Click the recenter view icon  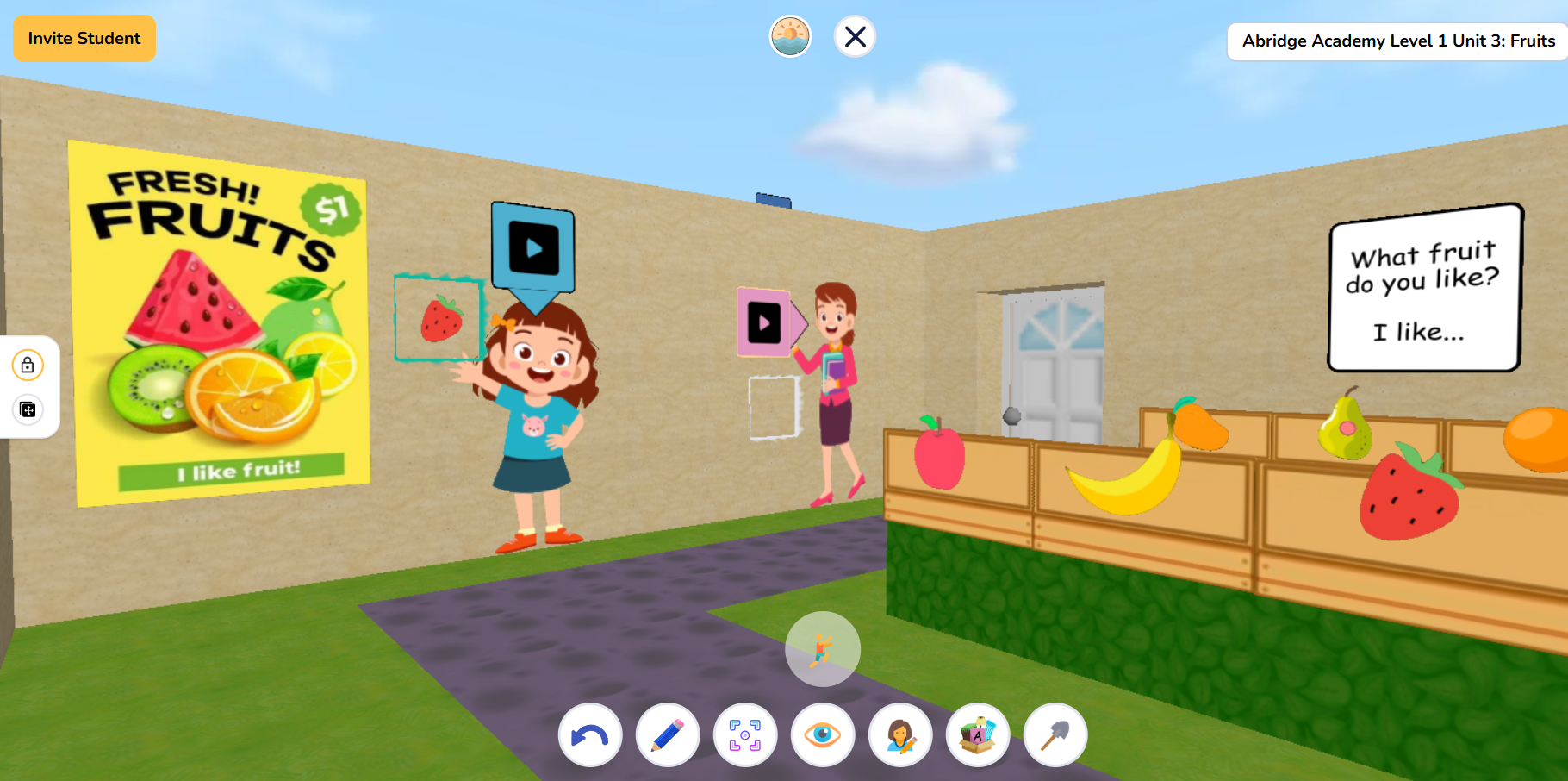pos(744,735)
